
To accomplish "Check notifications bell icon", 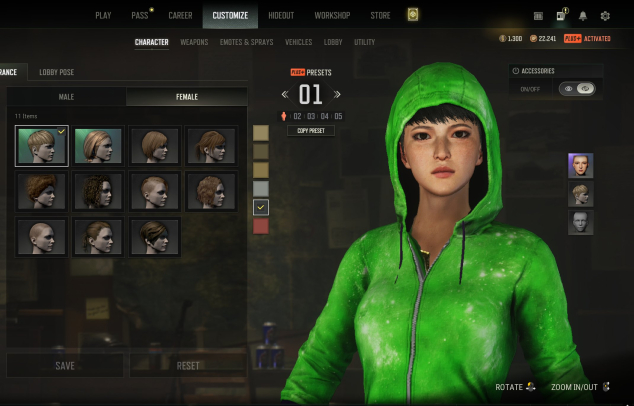I will [582, 16].
